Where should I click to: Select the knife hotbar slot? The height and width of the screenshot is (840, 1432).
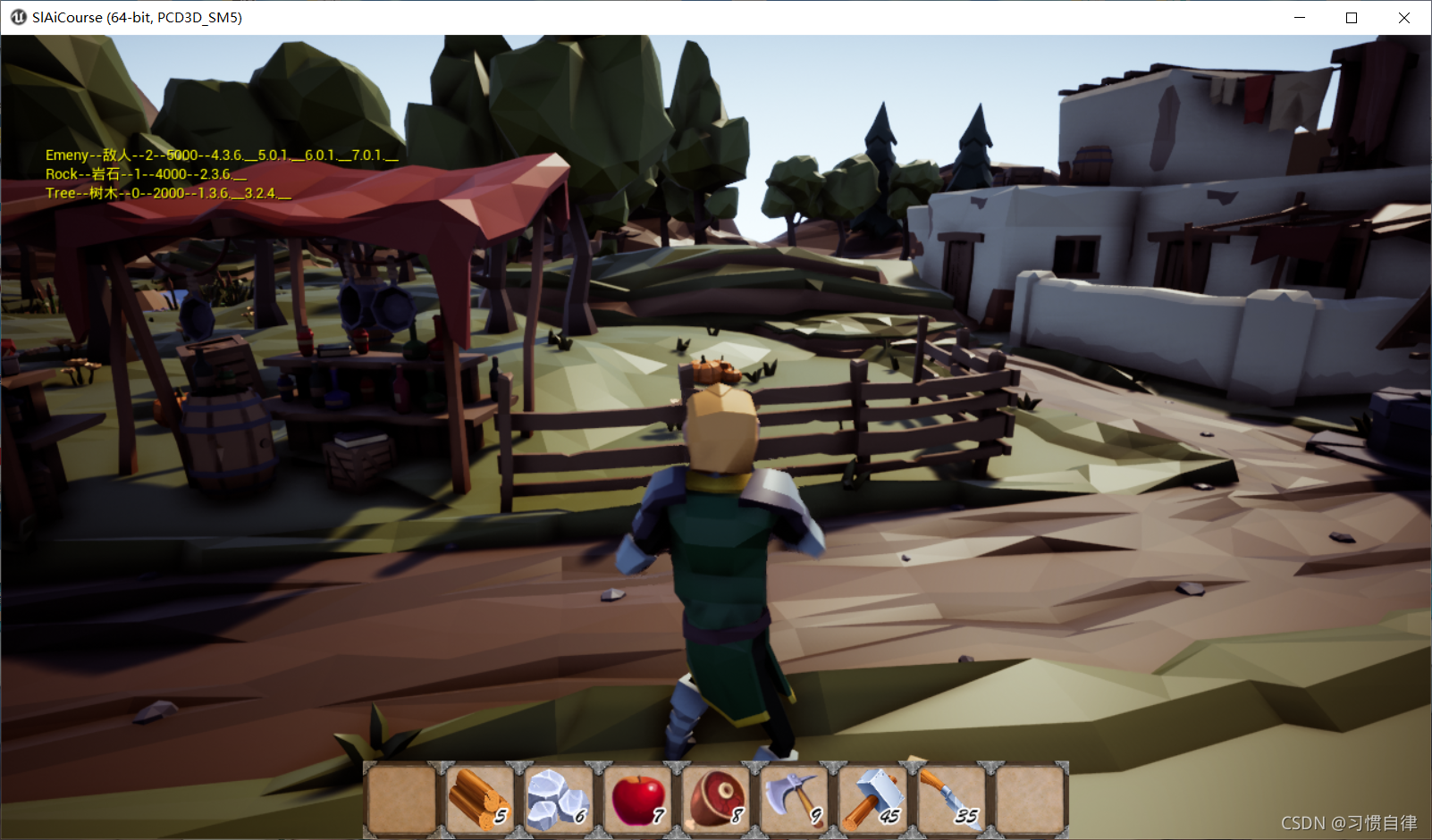coord(951,798)
